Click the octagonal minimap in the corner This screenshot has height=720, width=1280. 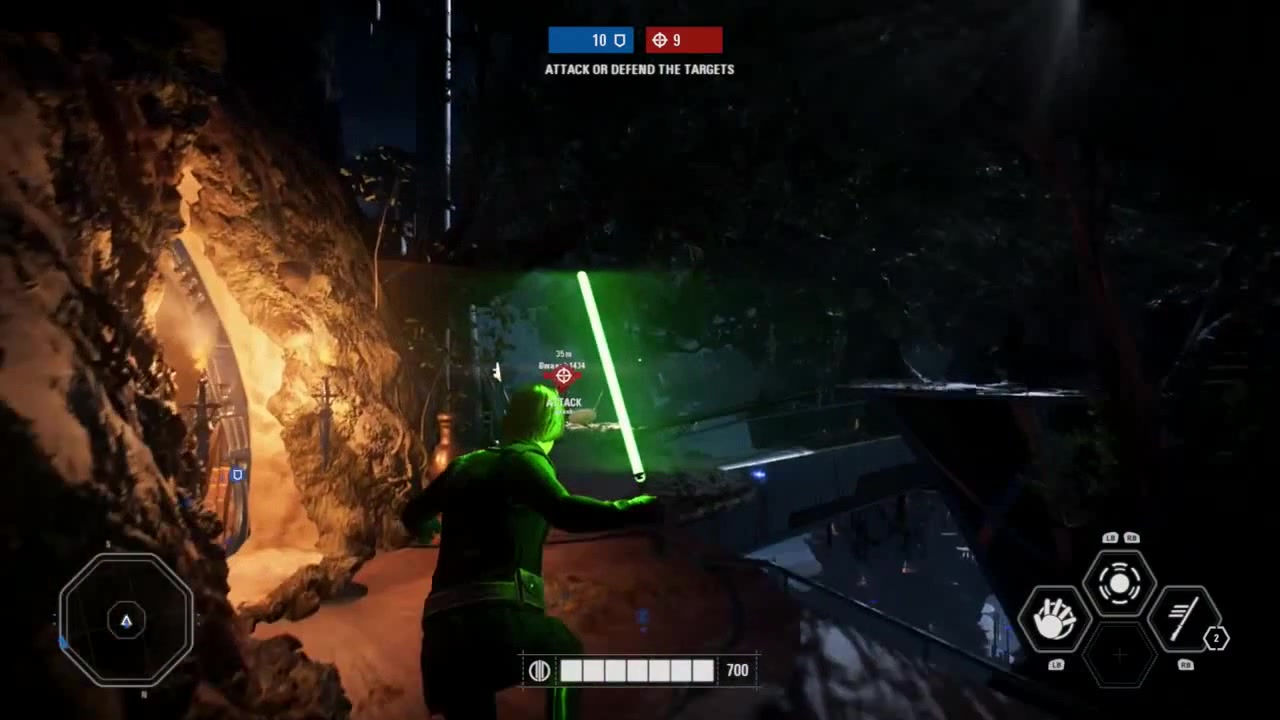(127, 620)
